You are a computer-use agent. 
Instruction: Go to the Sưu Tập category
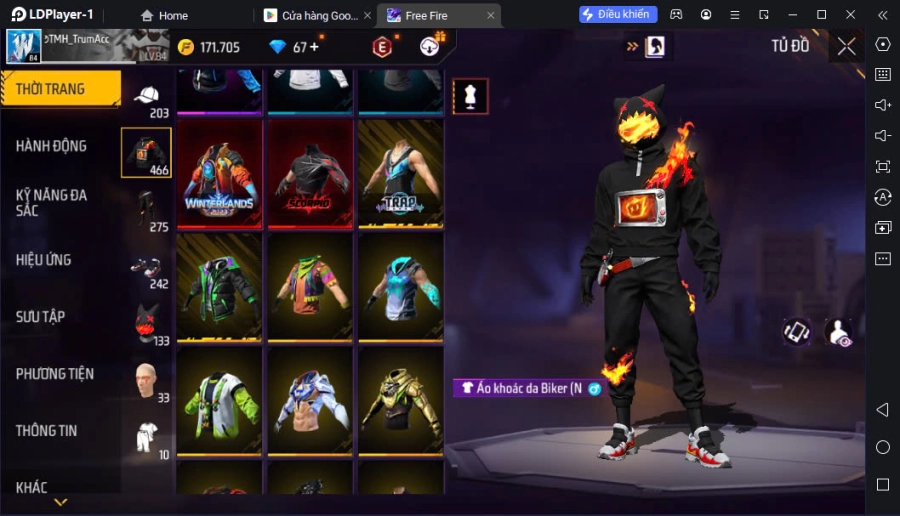[41, 317]
